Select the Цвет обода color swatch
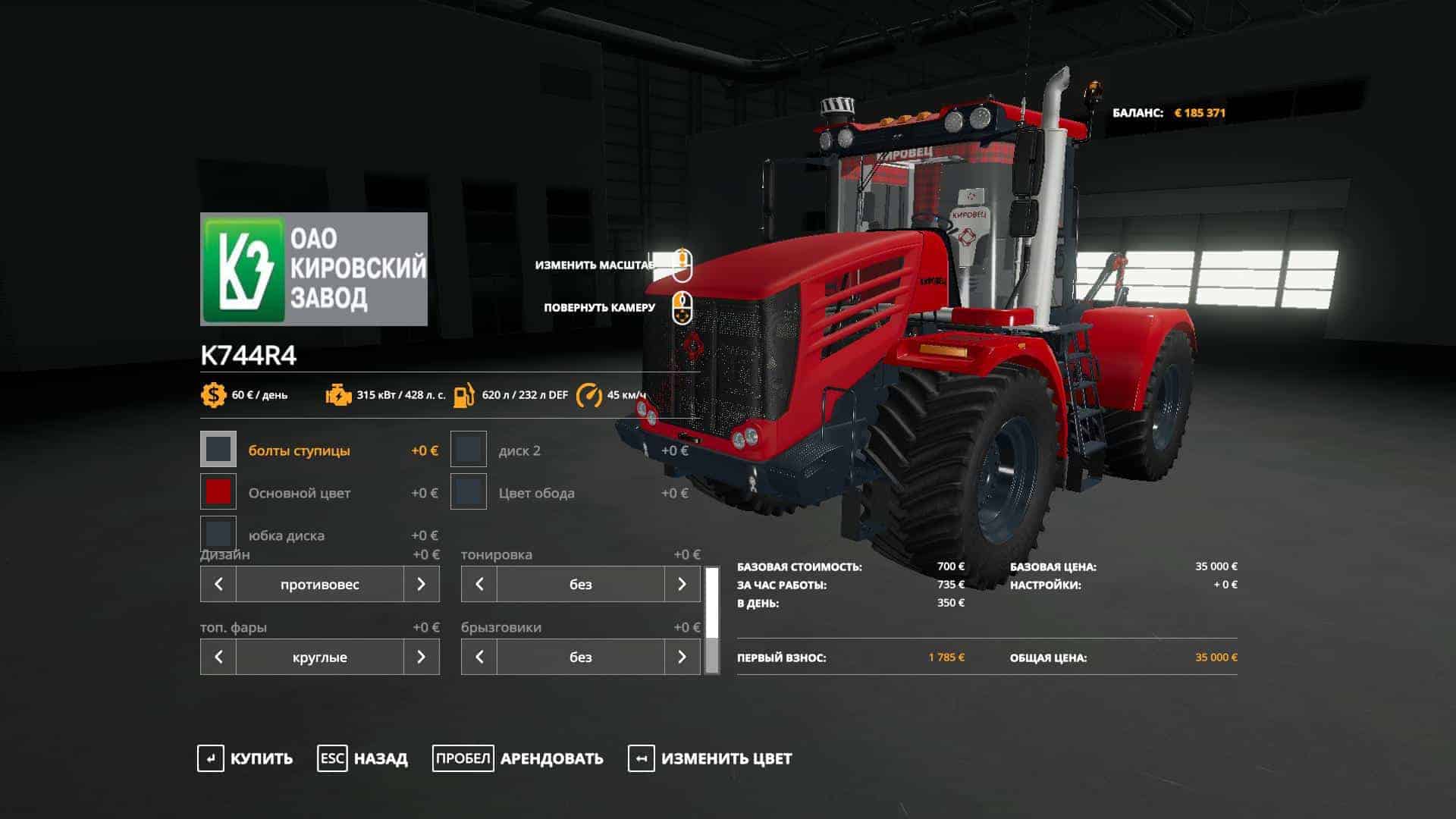The width and height of the screenshot is (1456, 819). 469,492
